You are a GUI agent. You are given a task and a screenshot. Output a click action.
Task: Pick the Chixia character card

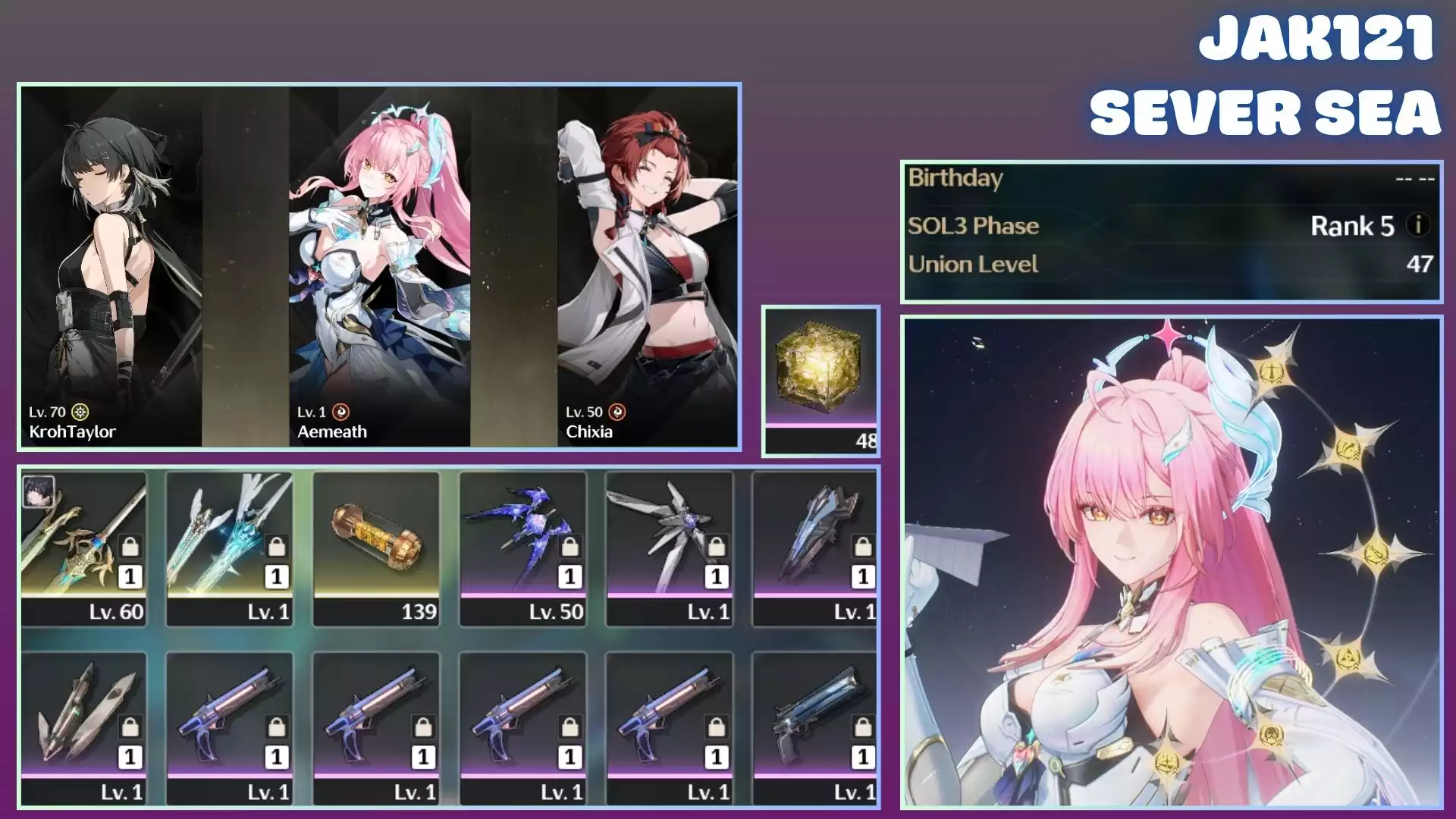[647, 265]
